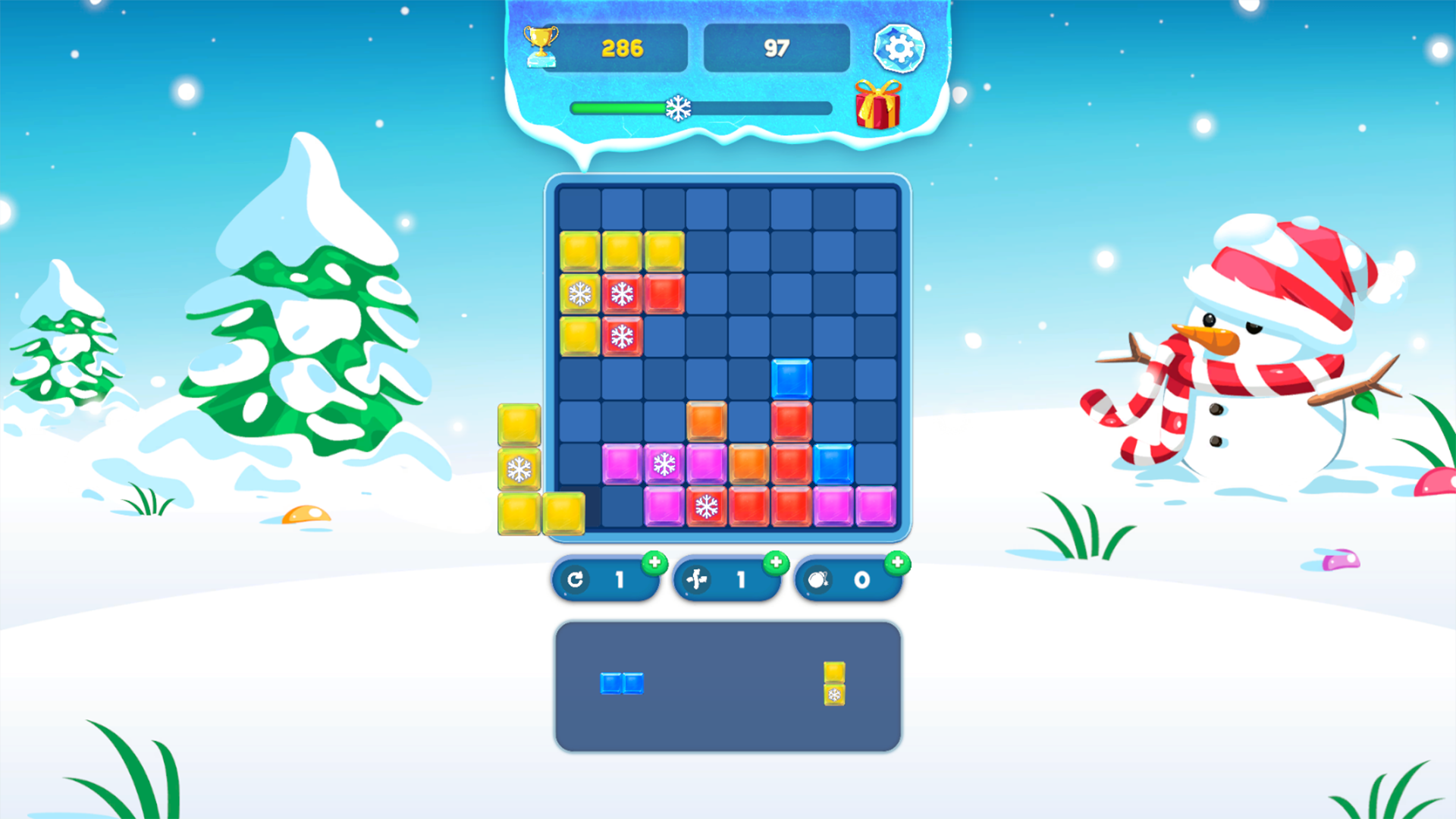Click the frozen red block near the top

click(622, 294)
